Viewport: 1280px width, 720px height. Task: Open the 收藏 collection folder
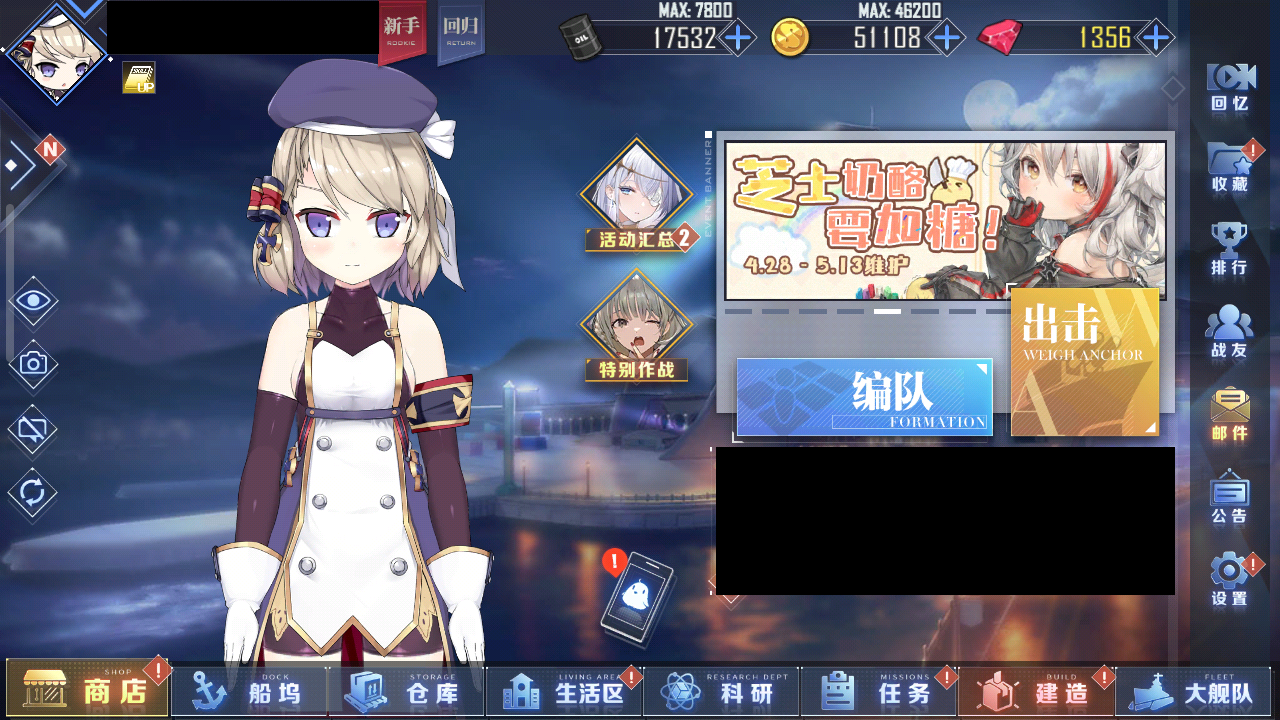coord(1229,163)
